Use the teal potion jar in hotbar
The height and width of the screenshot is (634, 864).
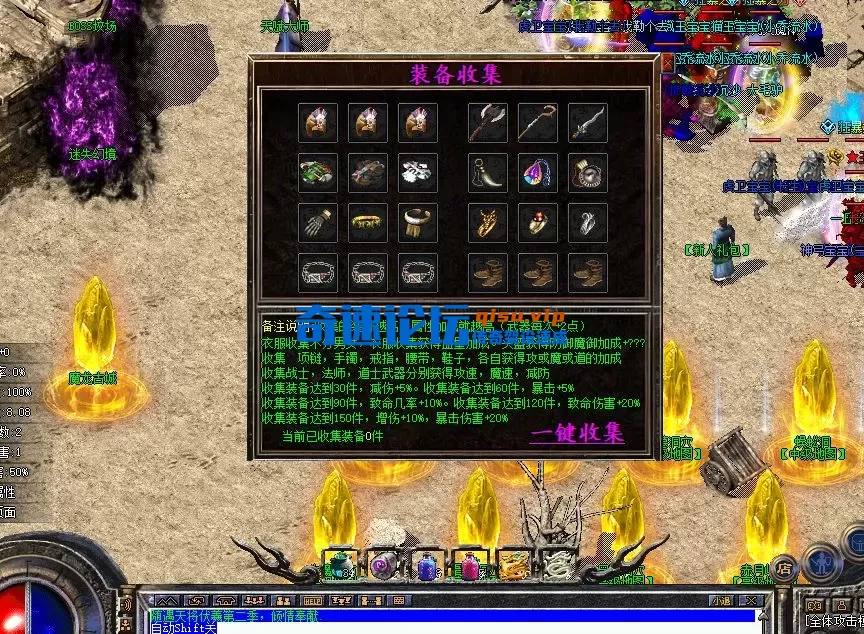pyautogui.click(x=340, y=567)
